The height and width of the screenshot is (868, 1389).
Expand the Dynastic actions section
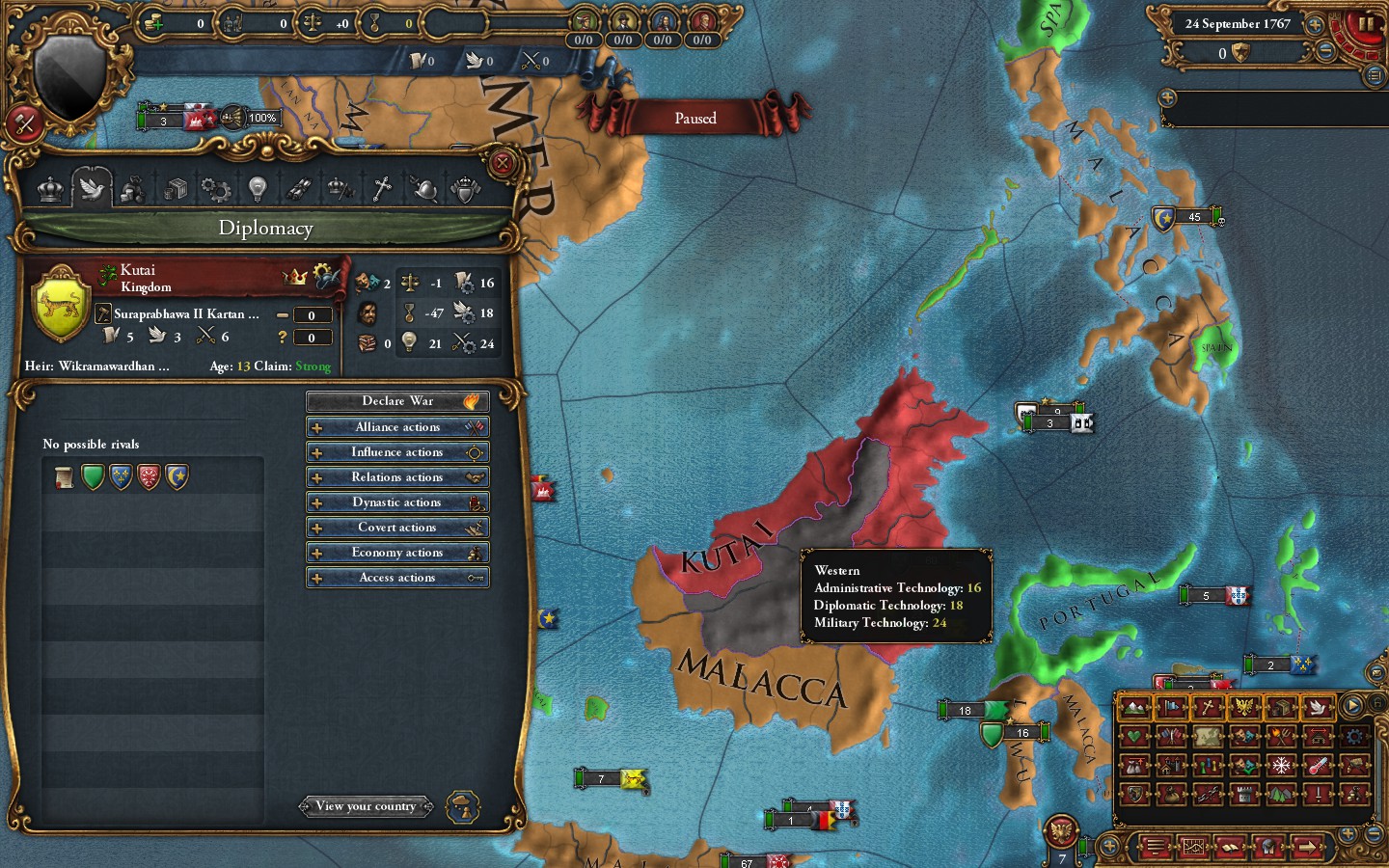(x=397, y=502)
